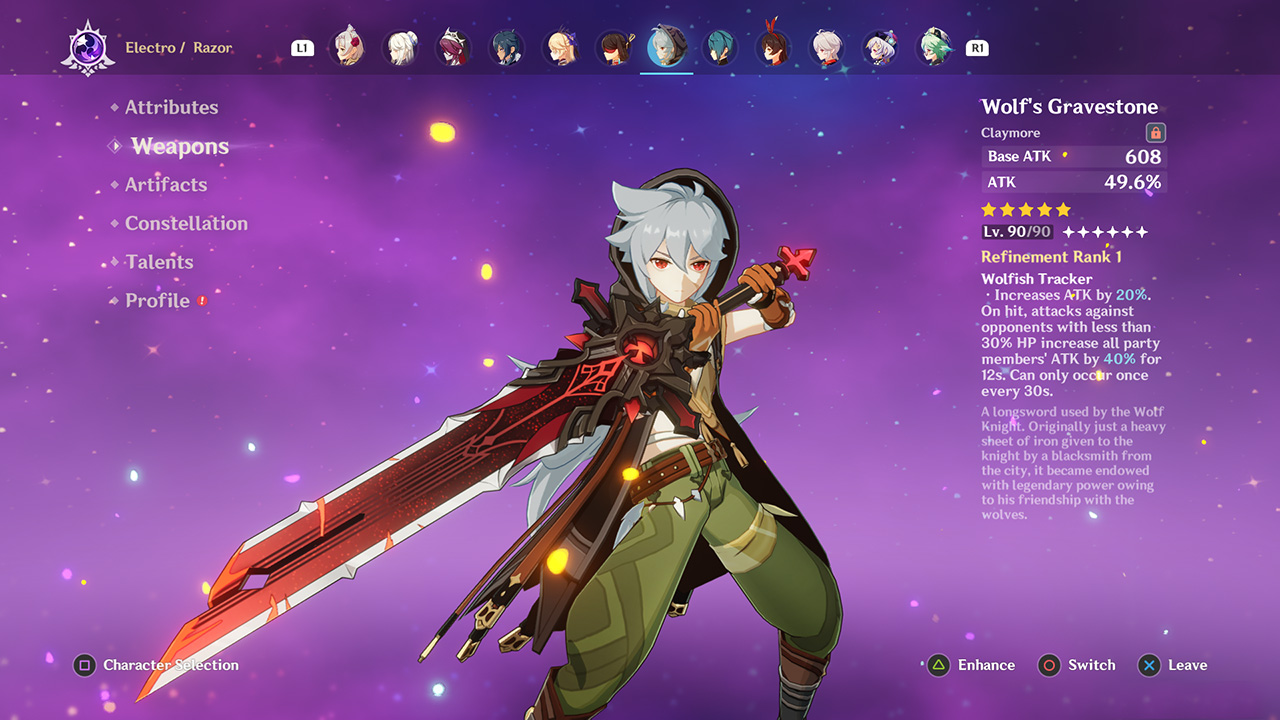Go to the Artifacts section
Image resolution: width=1280 pixels, height=720 pixels.
(166, 185)
